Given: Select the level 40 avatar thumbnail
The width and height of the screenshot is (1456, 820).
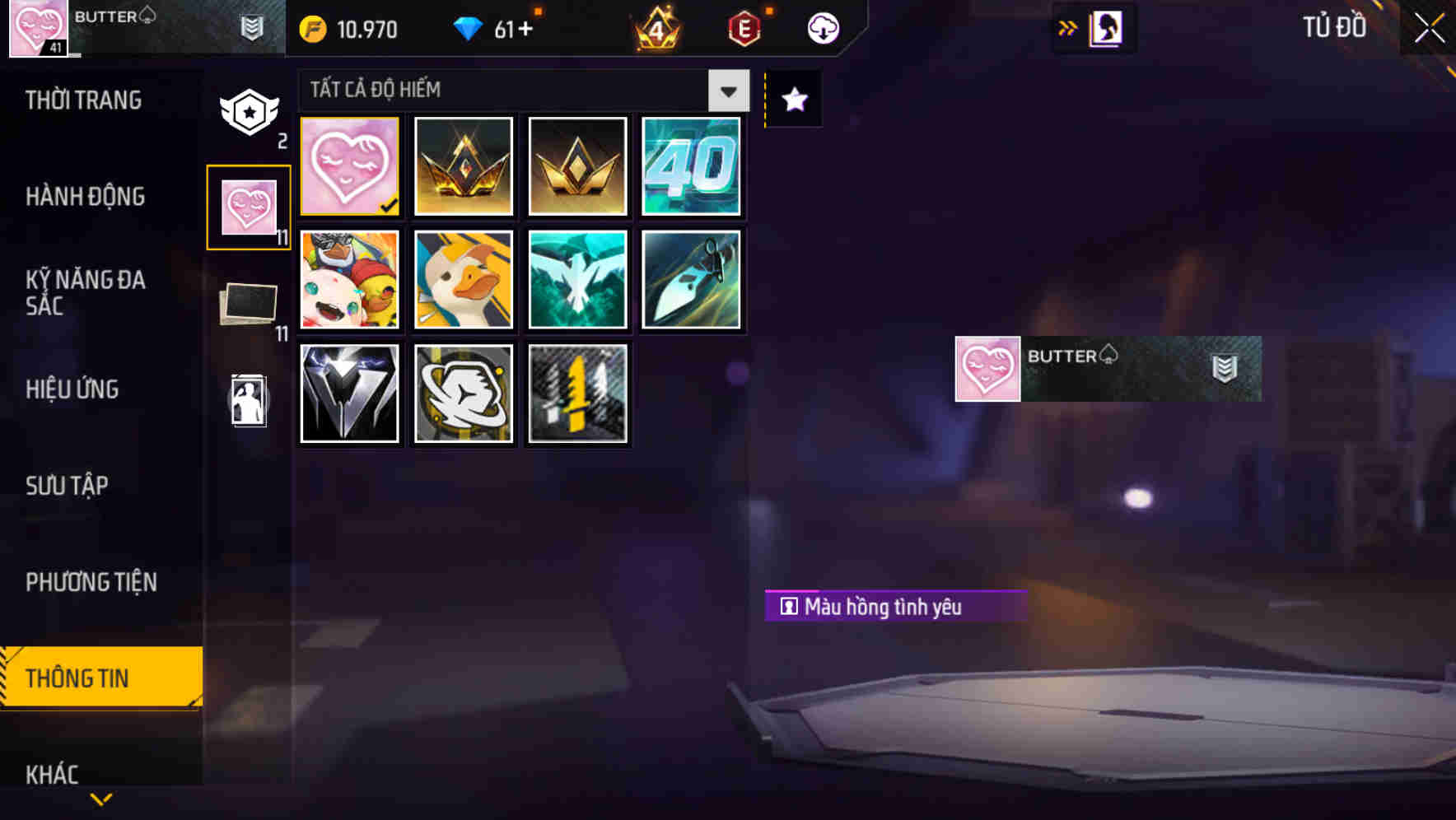Looking at the screenshot, I should click(692, 166).
